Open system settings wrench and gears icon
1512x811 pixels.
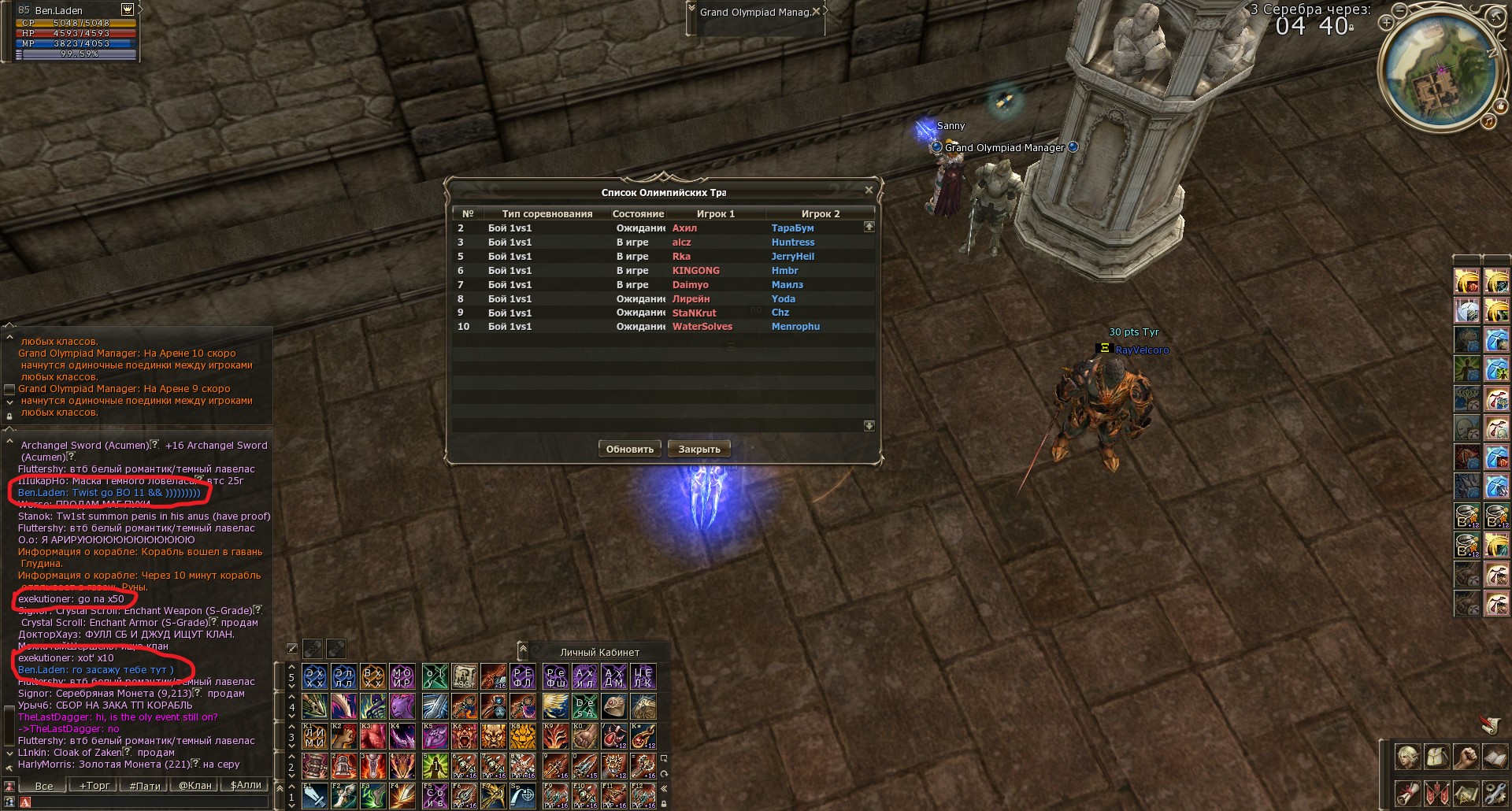click(x=1495, y=792)
